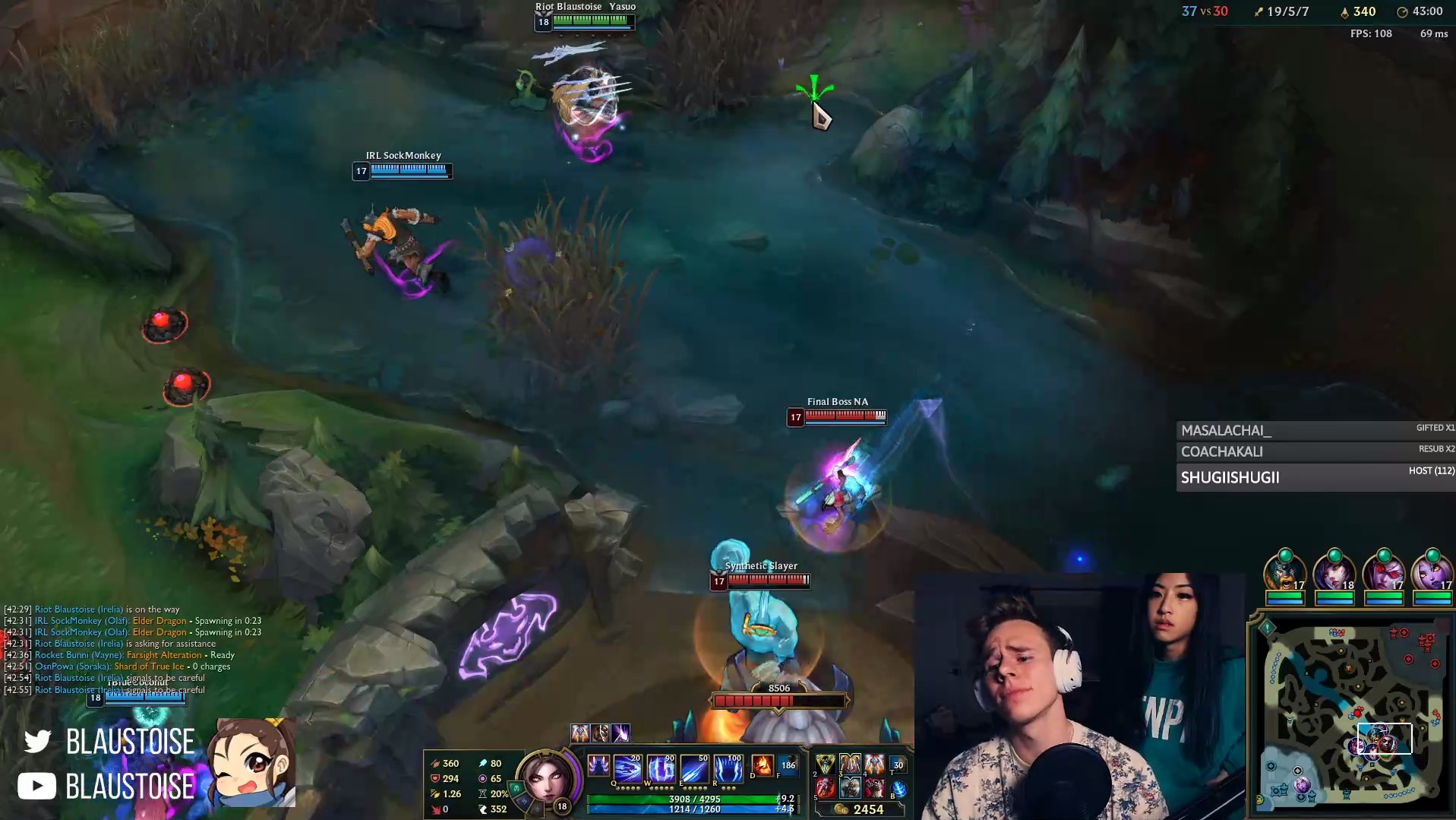Click Irelia's green health bar
Screen dimensions: 1456x820
click(695, 799)
